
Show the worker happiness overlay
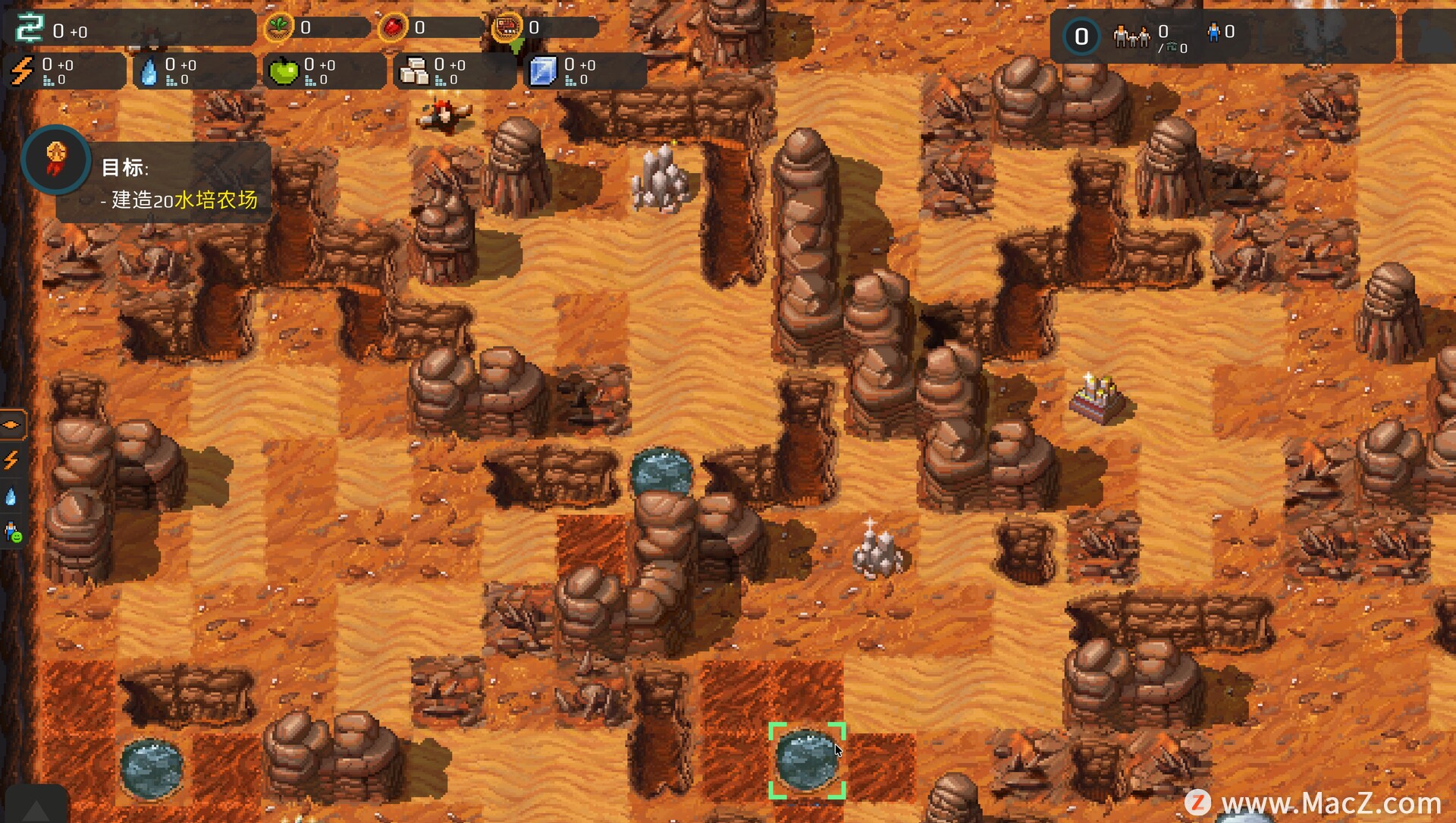click(x=13, y=532)
